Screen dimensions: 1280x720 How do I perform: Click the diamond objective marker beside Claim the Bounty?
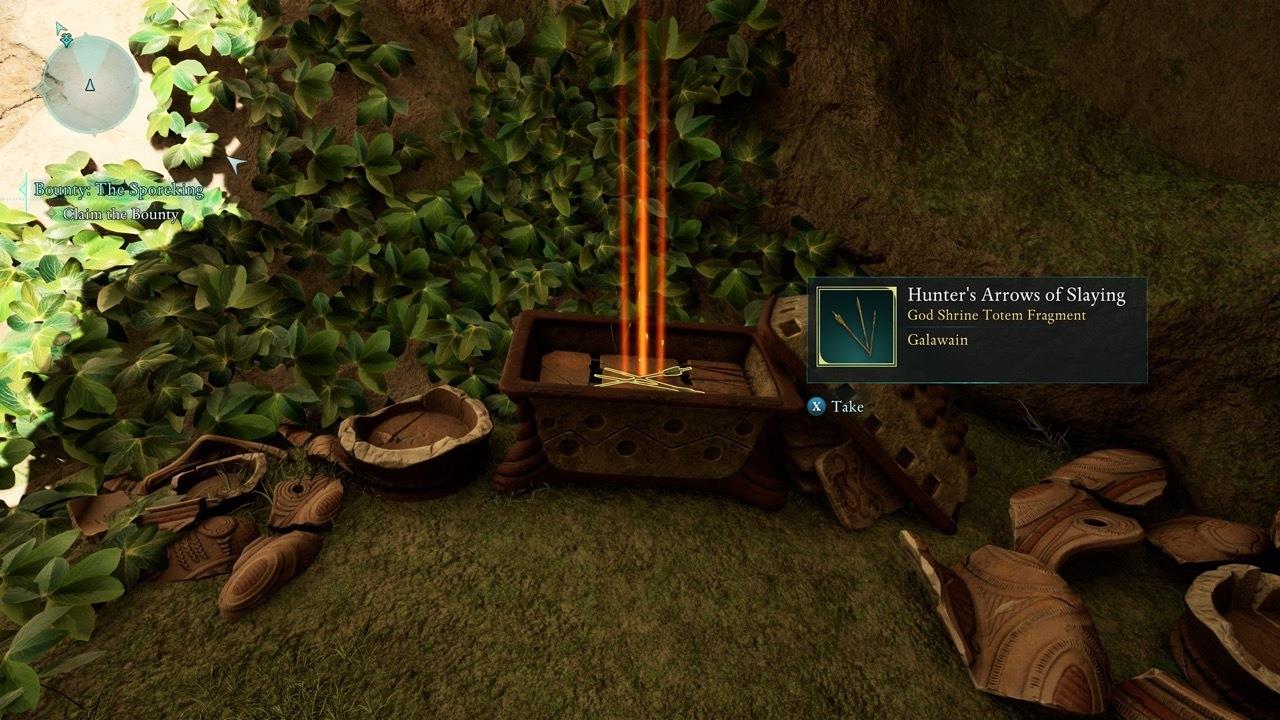click(x=51, y=213)
